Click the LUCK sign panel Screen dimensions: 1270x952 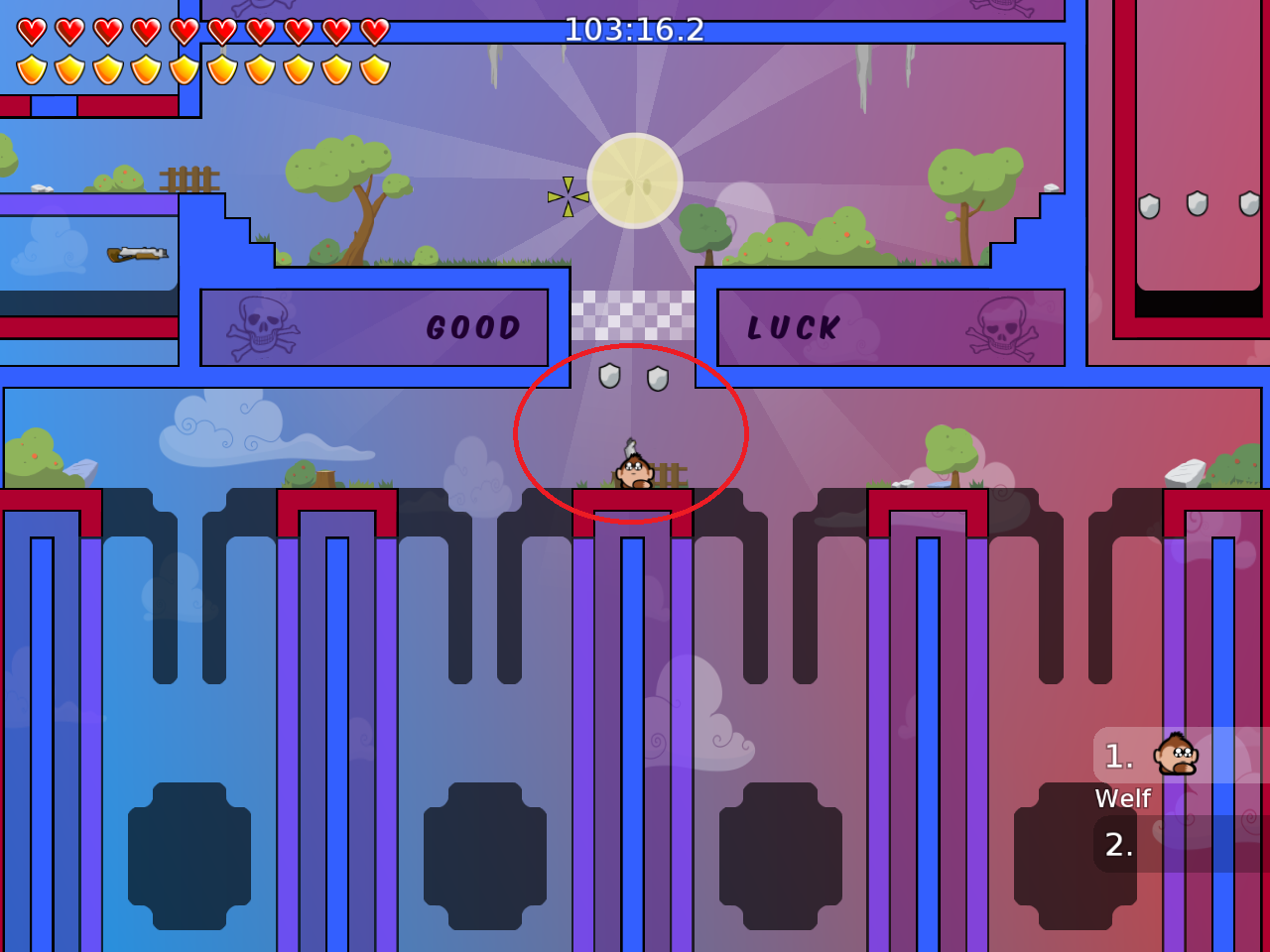click(x=888, y=325)
